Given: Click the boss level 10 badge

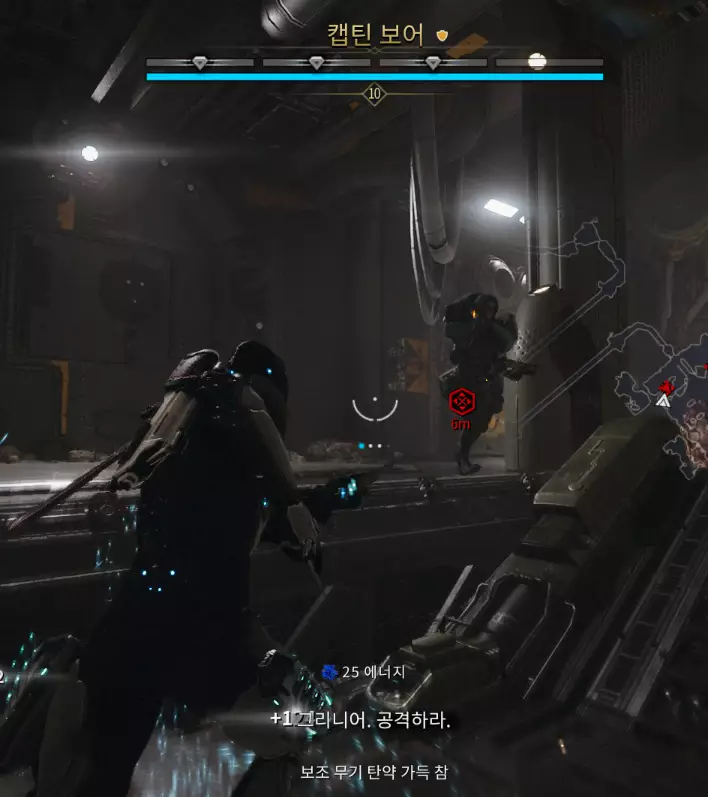Looking at the screenshot, I should pos(375,94).
